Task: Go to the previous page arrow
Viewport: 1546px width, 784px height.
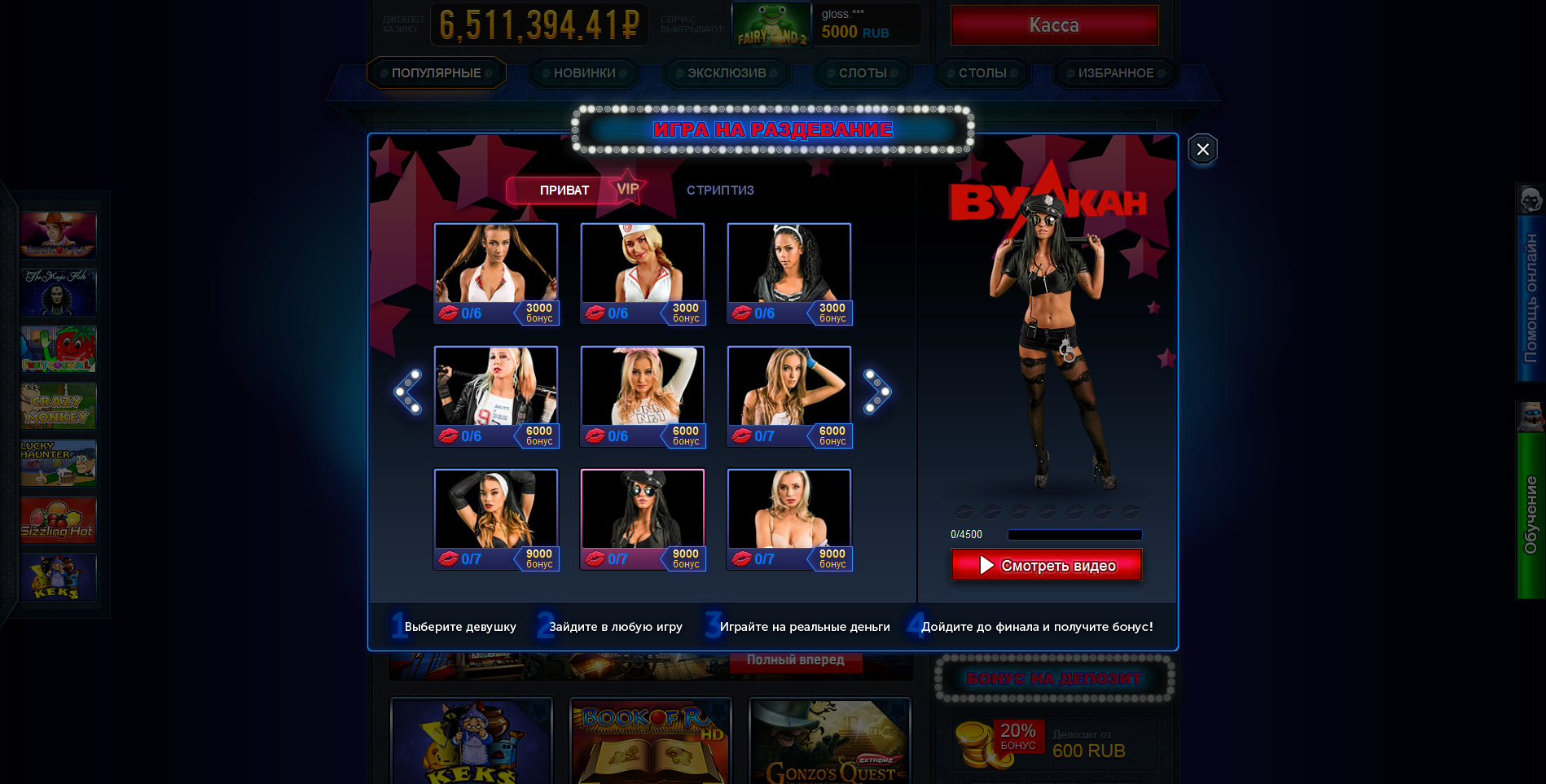Action: point(408,392)
